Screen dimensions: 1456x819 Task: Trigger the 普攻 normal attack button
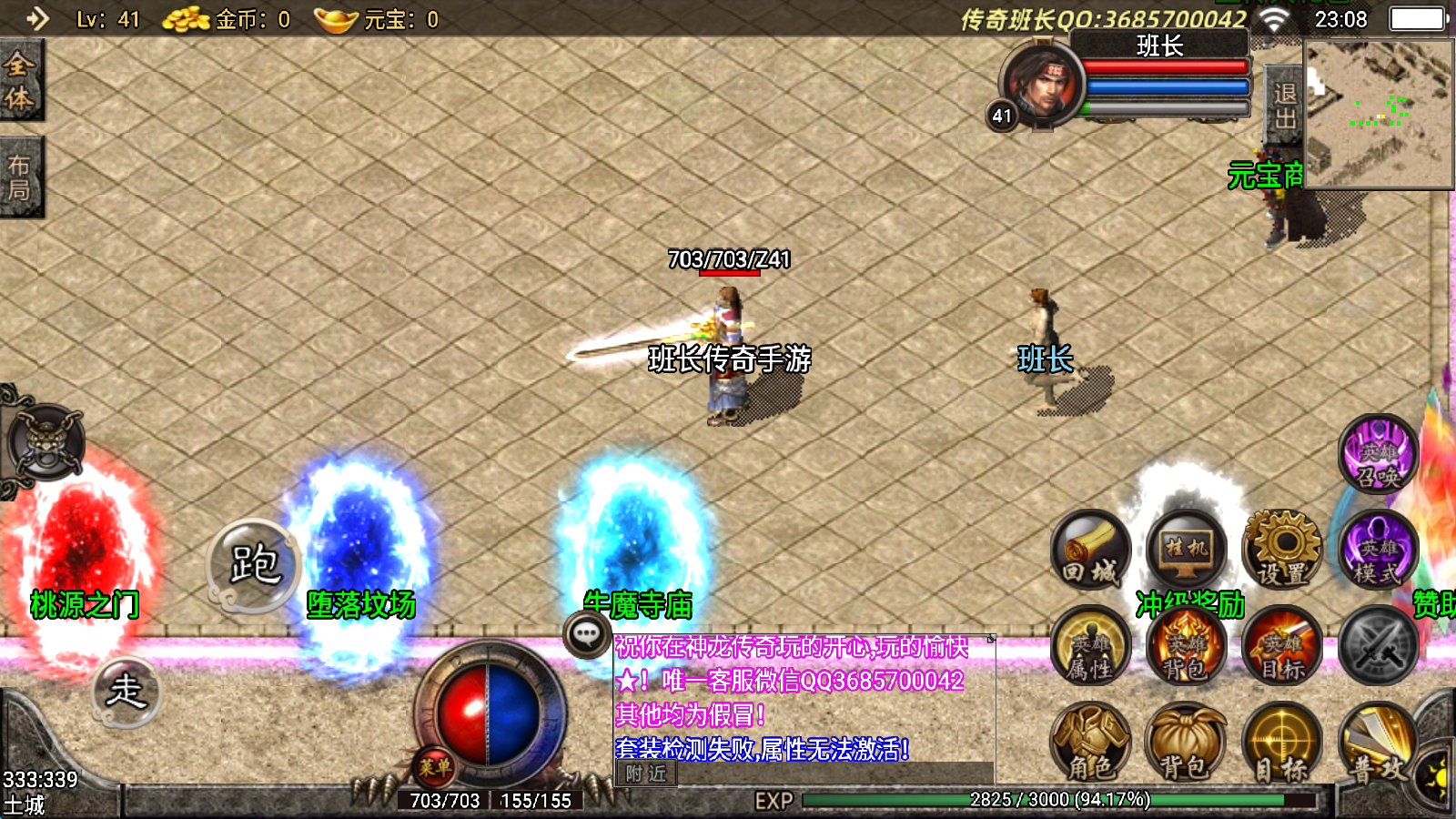pyautogui.click(x=1378, y=746)
